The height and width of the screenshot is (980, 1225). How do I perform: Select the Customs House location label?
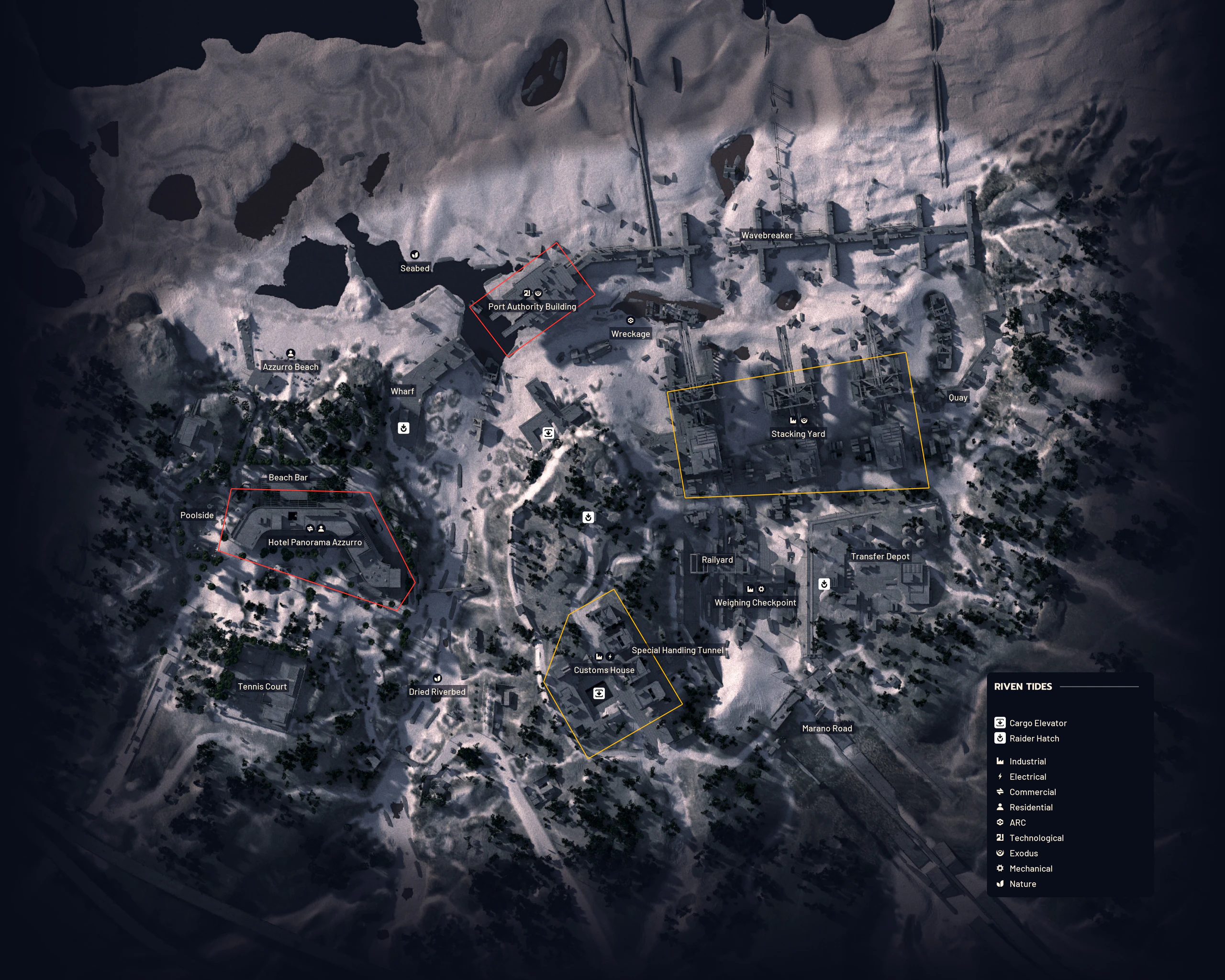604,670
